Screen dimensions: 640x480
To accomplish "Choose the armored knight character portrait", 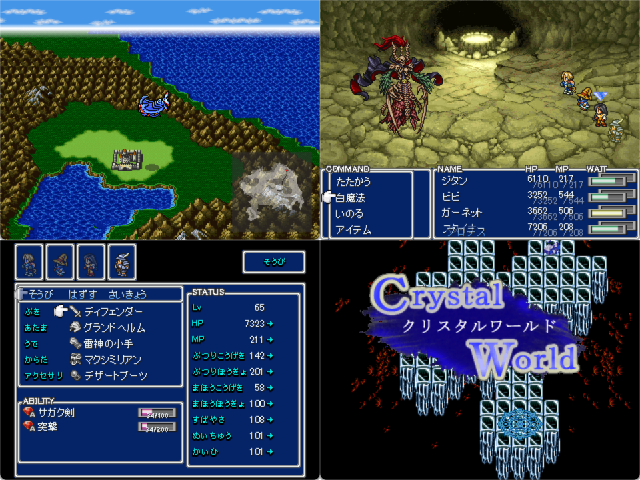I will tap(122, 260).
